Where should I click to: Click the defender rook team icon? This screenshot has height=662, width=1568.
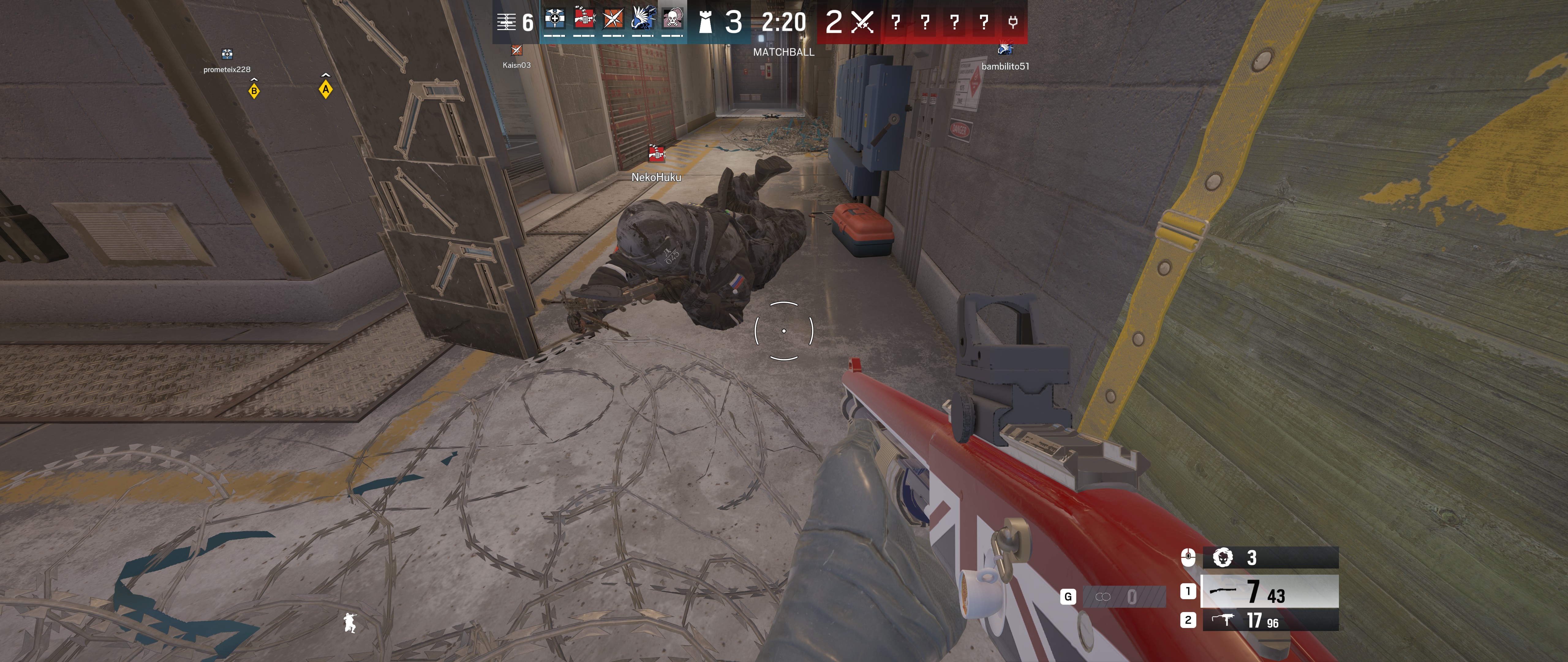coord(705,23)
